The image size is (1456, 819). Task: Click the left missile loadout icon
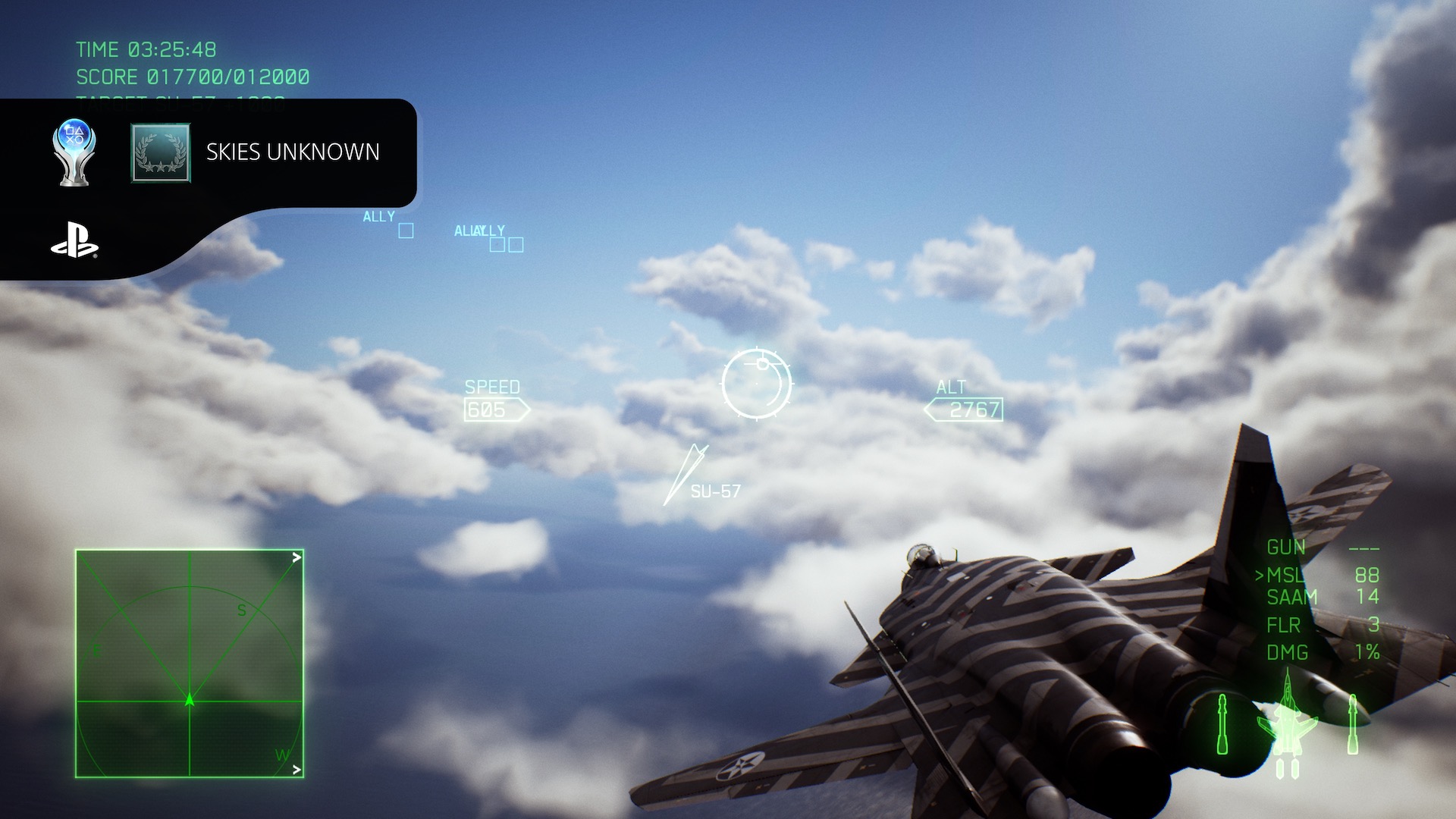(x=1222, y=725)
